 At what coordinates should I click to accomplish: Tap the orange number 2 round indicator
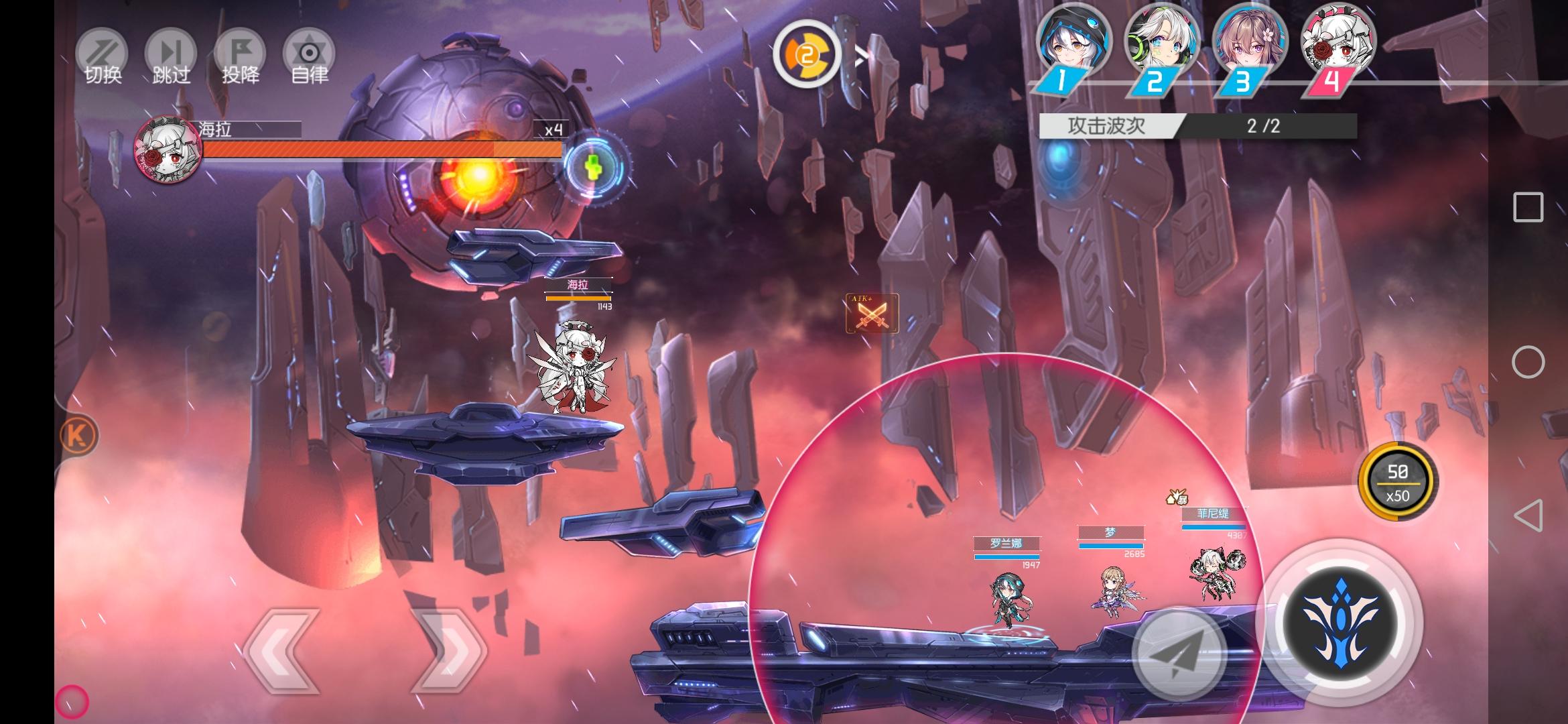pyautogui.click(x=807, y=55)
